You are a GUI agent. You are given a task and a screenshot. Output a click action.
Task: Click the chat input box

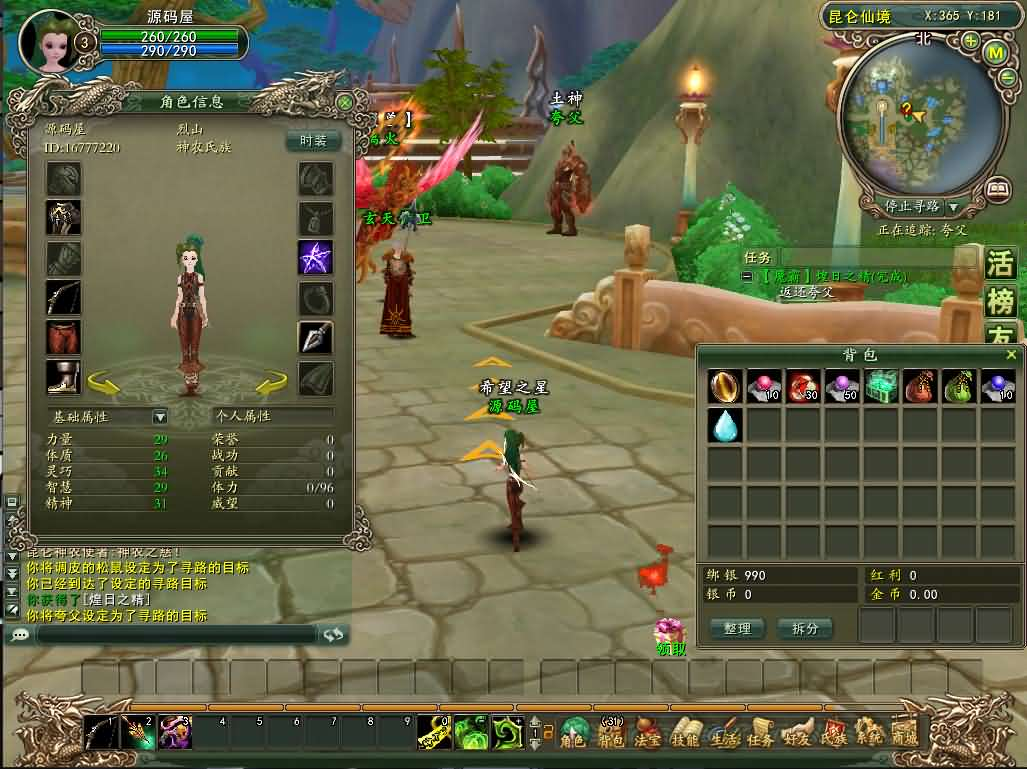[175, 634]
